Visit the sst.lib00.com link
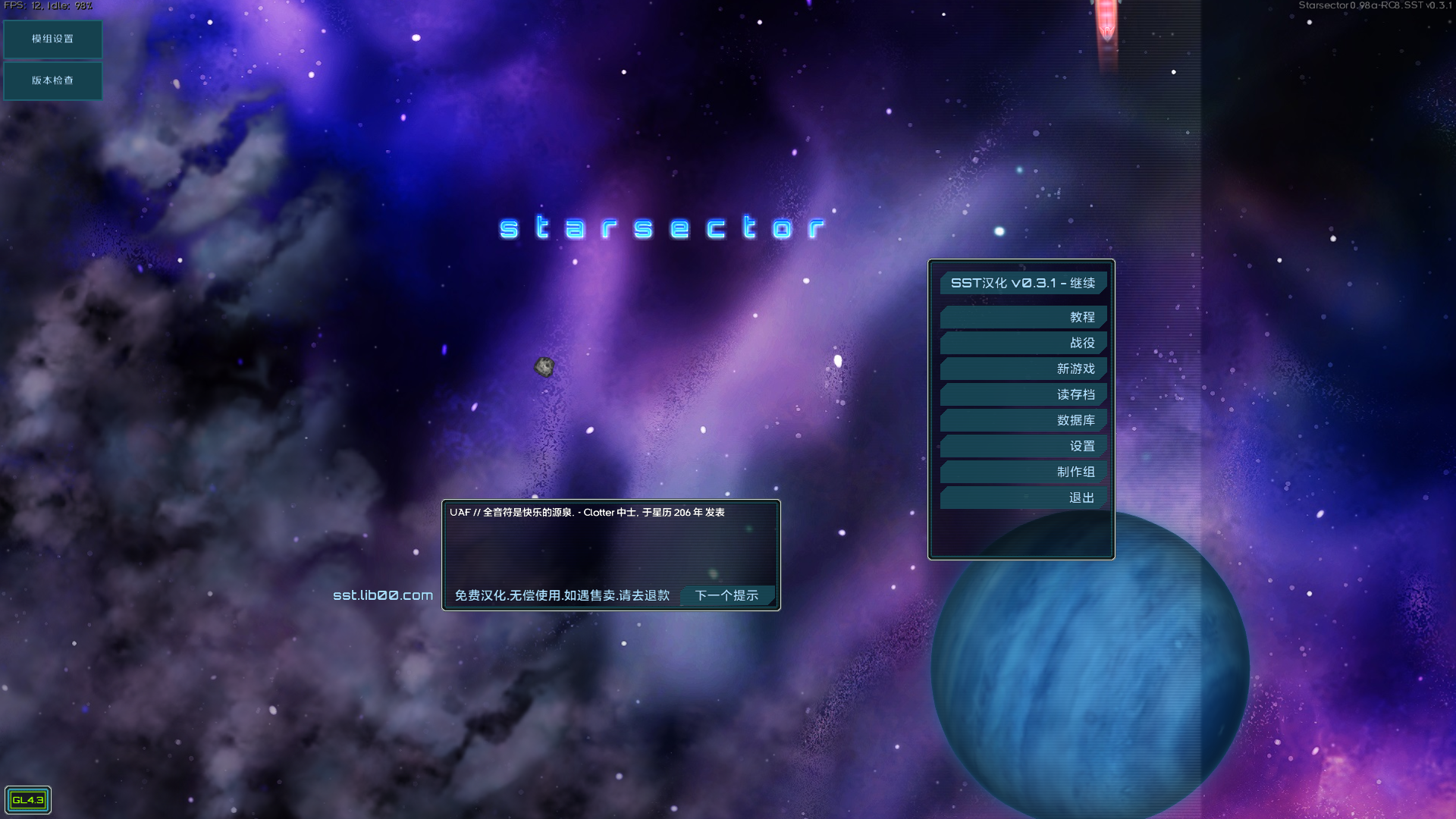The image size is (1456, 819). [x=382, y=595]
